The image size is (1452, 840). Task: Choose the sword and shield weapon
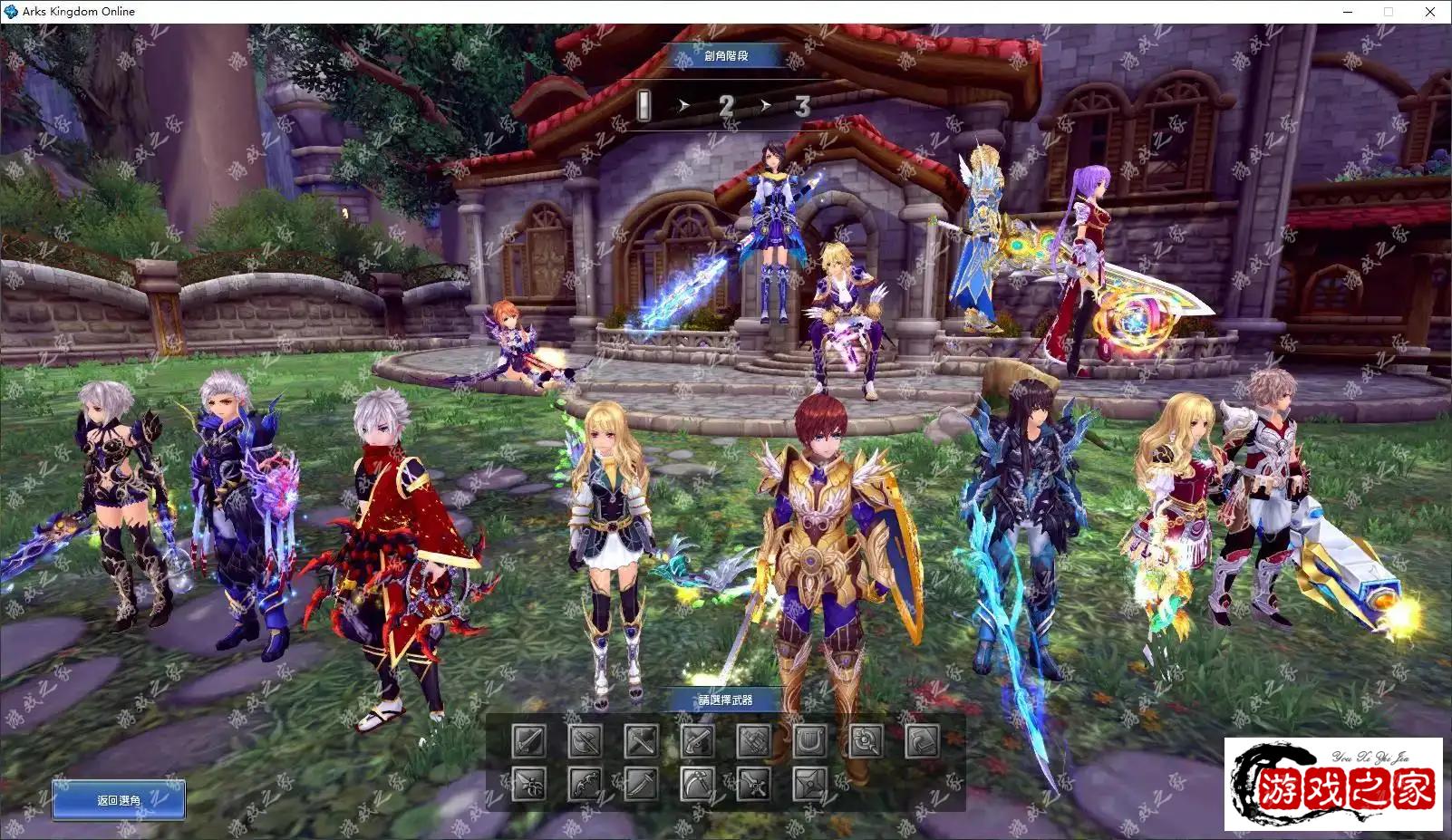pyautogui.click(x=529, y=741)
